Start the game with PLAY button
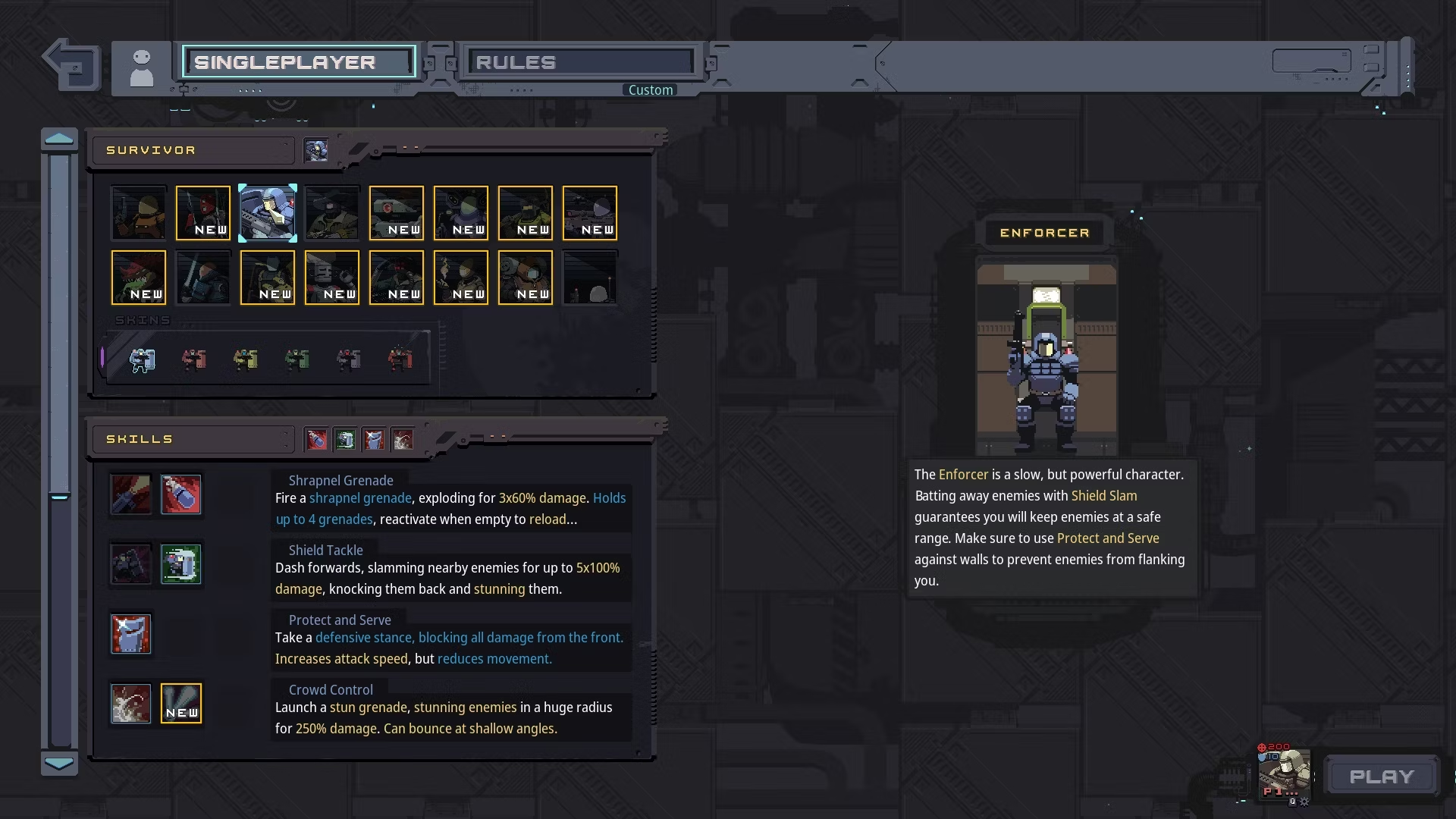The height and width of the screenshot is (819, 1456). coord(1382,777)
